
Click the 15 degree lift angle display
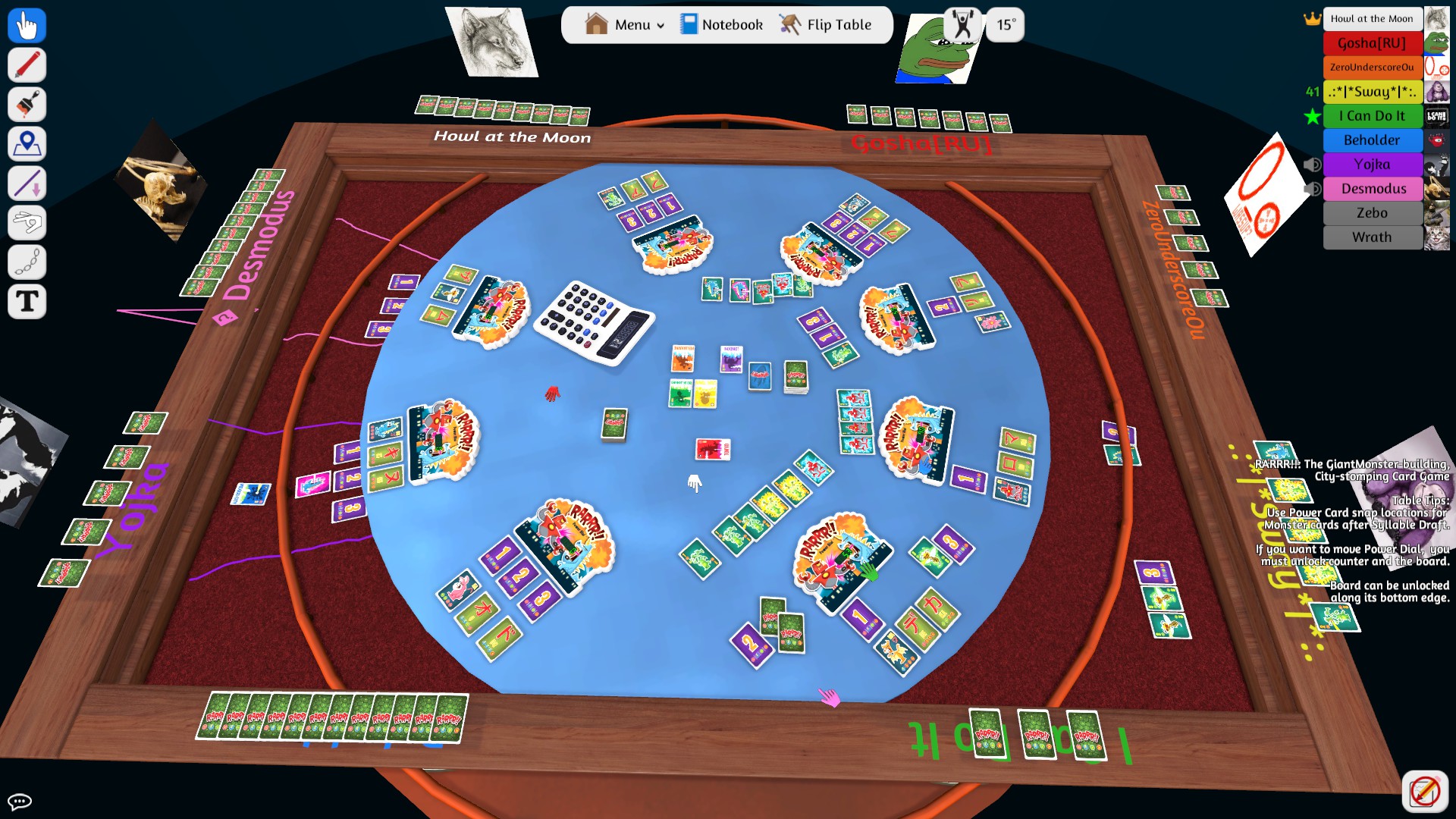coord(1005,24)
